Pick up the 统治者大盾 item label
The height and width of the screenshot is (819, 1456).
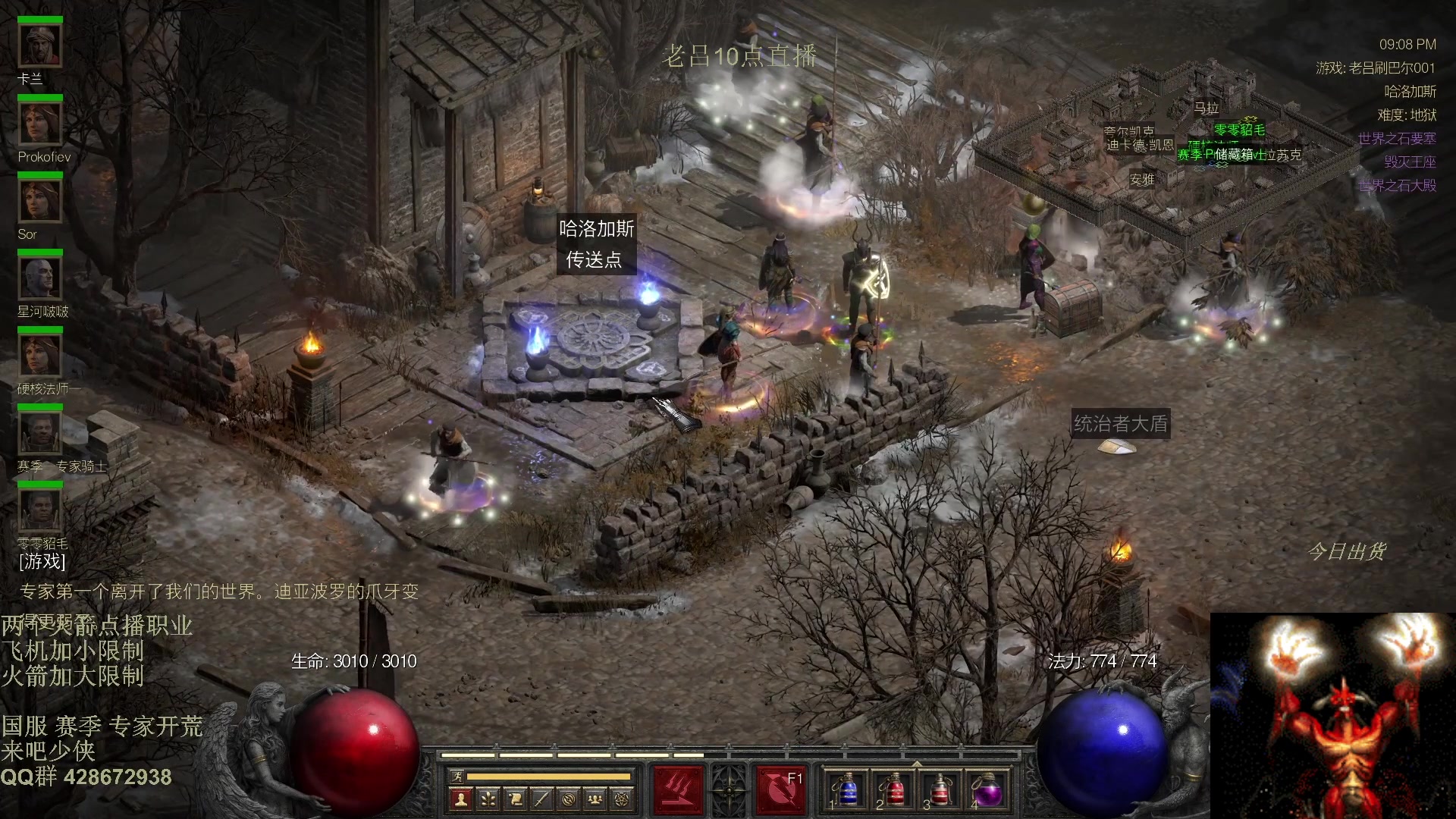tap(1120, 423)
